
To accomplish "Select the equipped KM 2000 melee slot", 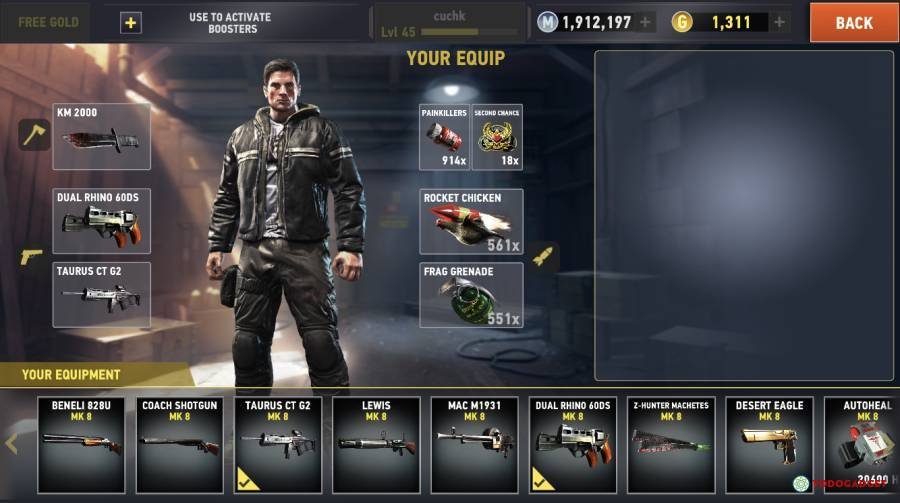I will click(x=103, y=136).
